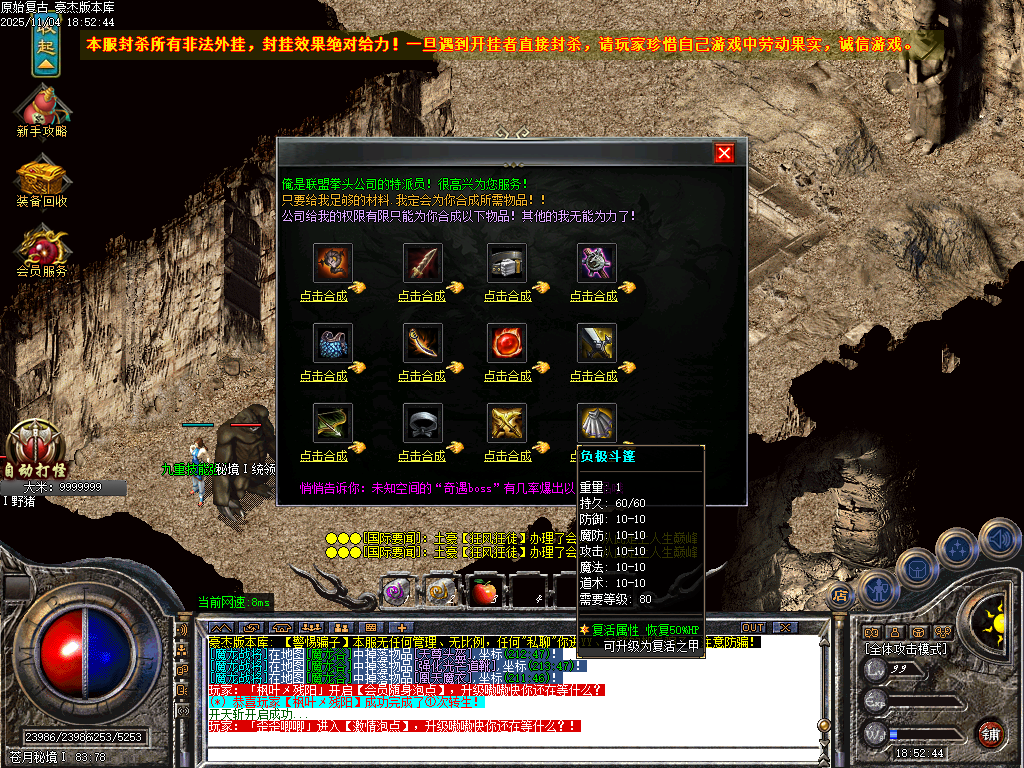
Task: Open the 店 shop button
Action: click(840, 596)
